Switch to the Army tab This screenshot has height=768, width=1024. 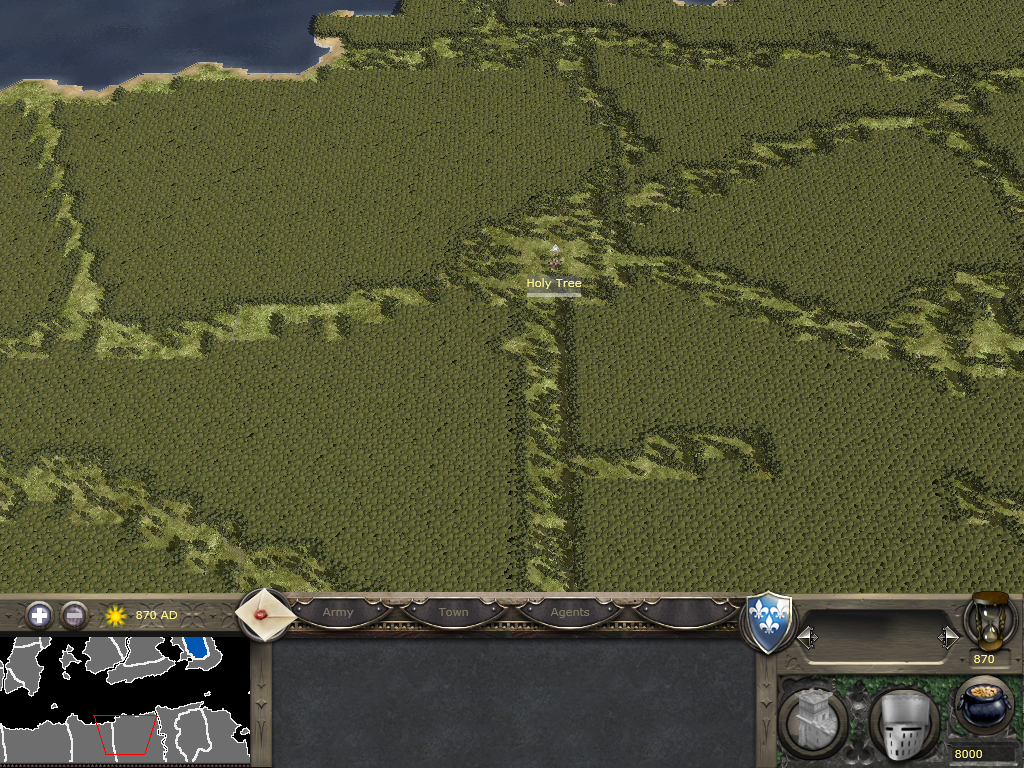(x=338, y=612)
